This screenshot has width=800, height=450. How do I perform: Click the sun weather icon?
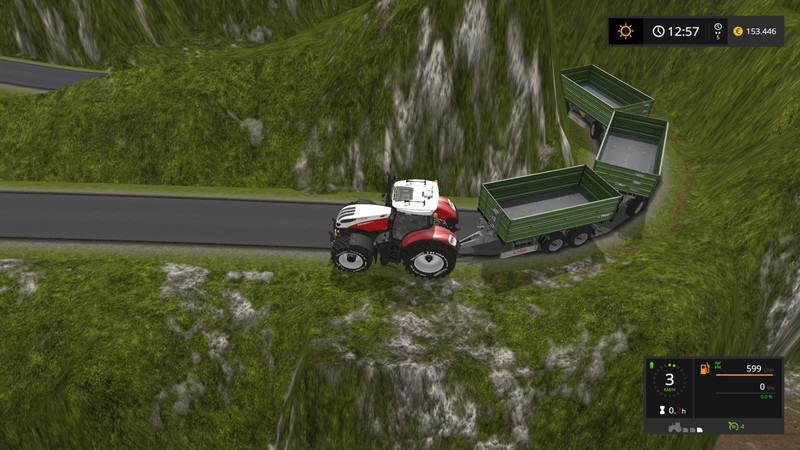(x=626, y=31)
